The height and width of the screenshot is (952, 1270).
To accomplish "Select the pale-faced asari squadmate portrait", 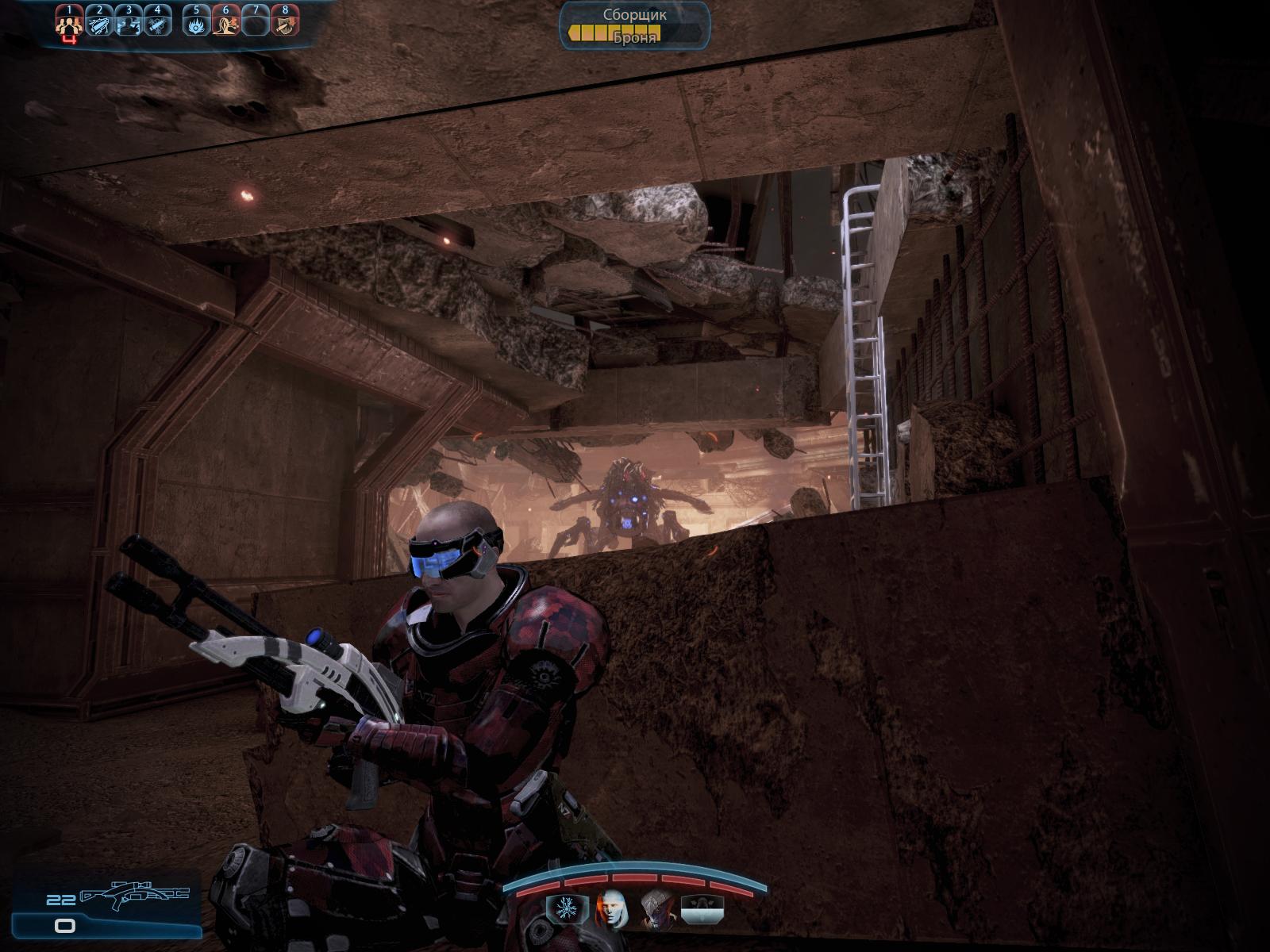I will tap(612, 908).
